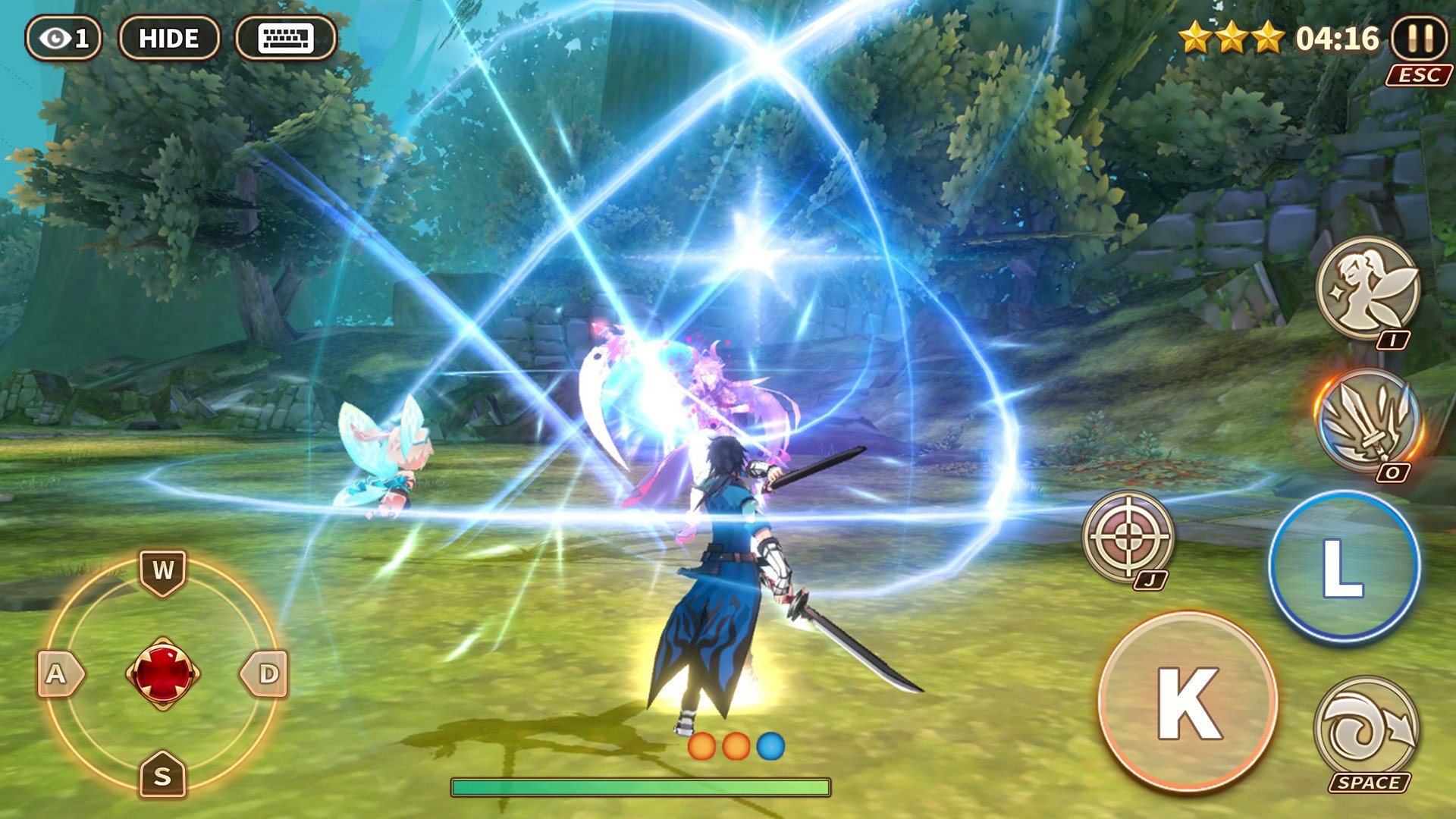Viewport: 1456px width, 819px height.
Task: Click the HIDE button
Action: click(169, 38)
